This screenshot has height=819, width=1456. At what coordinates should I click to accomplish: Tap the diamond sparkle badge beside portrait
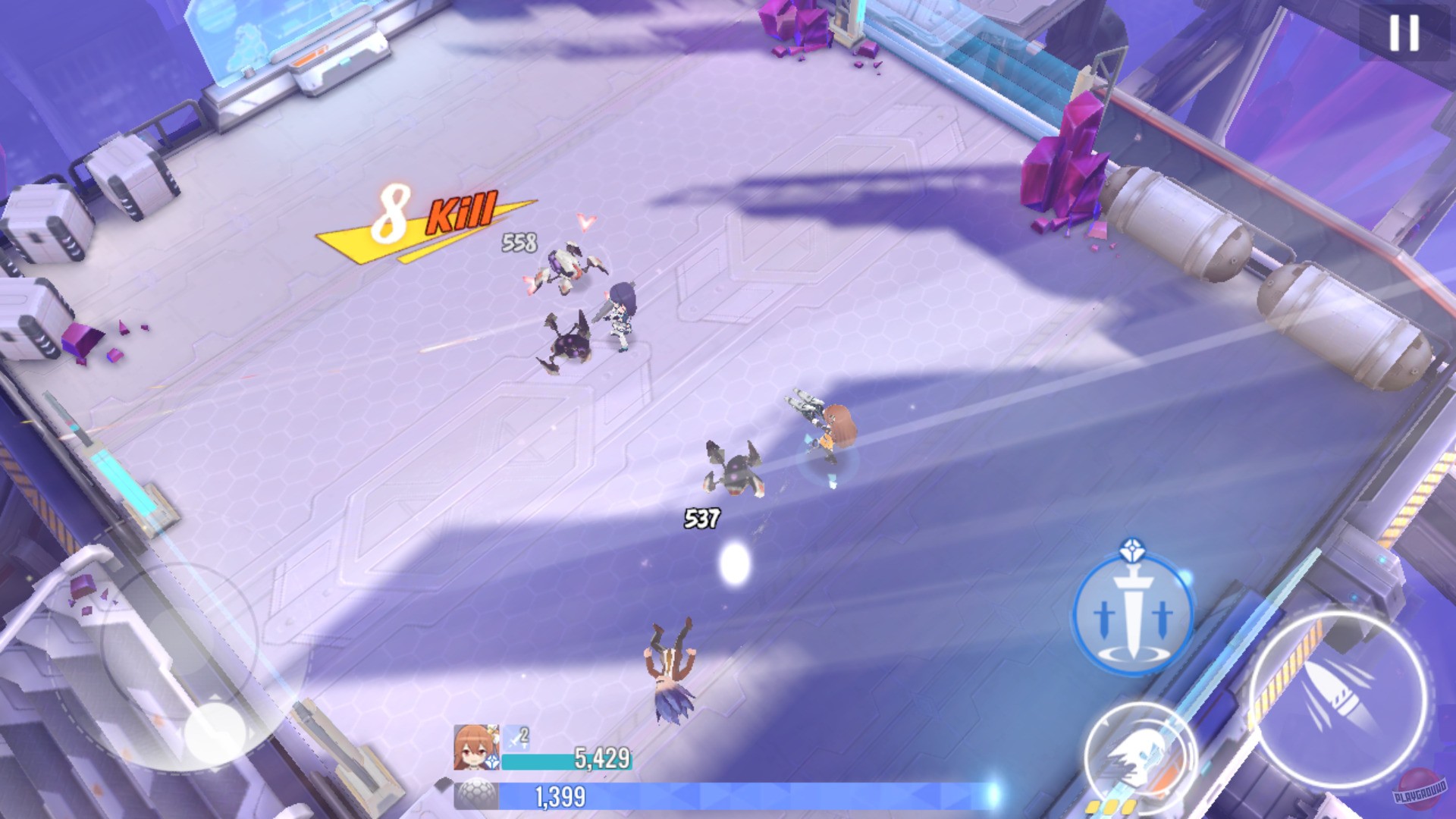pyautogui.click(x=491, y=761)
